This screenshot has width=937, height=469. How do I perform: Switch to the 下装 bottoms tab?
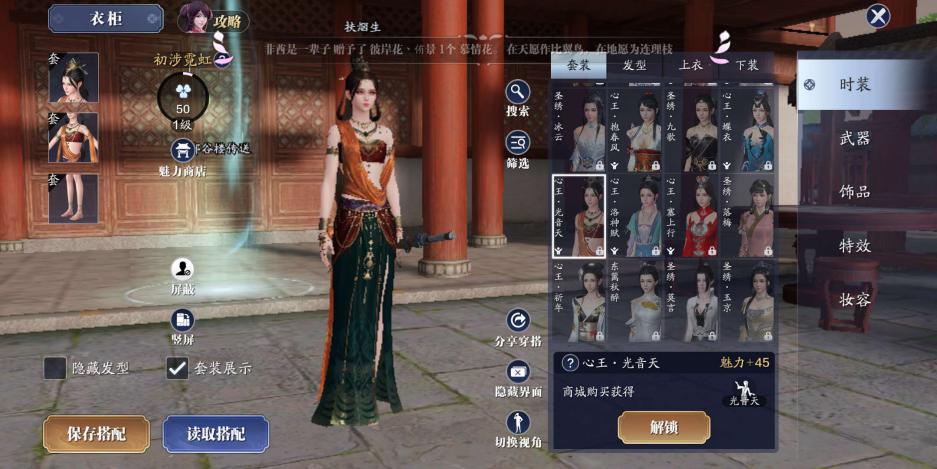(746, 65)
